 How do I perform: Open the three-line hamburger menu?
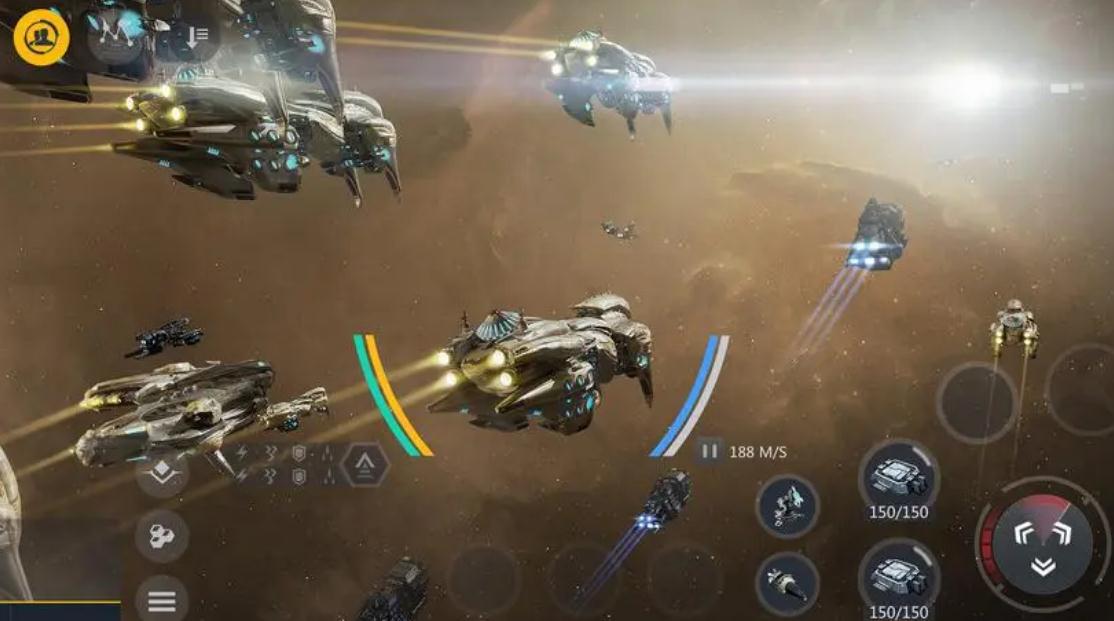(x=162, y=601)
